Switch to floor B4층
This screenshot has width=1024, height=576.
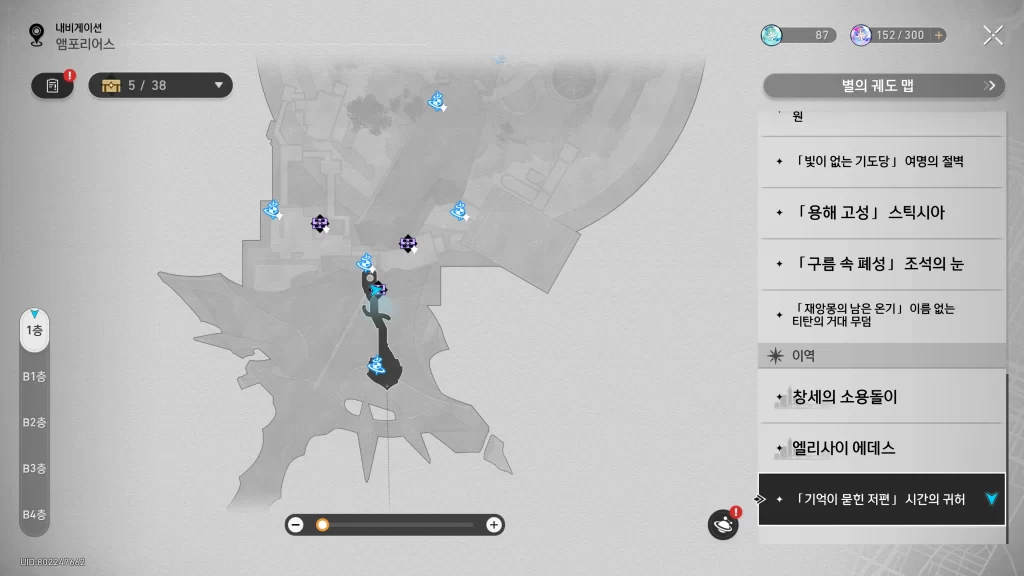coord(35,514)
